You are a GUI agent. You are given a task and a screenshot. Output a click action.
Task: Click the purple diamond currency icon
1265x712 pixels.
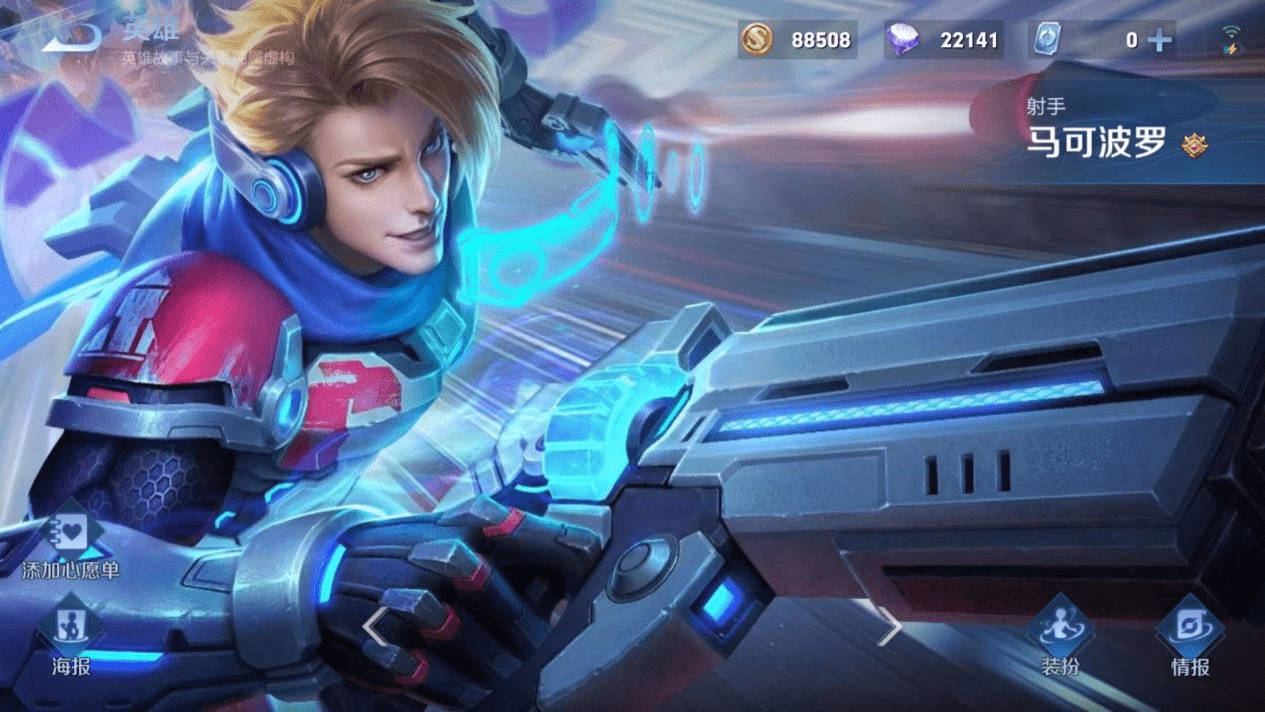[903, 40]
